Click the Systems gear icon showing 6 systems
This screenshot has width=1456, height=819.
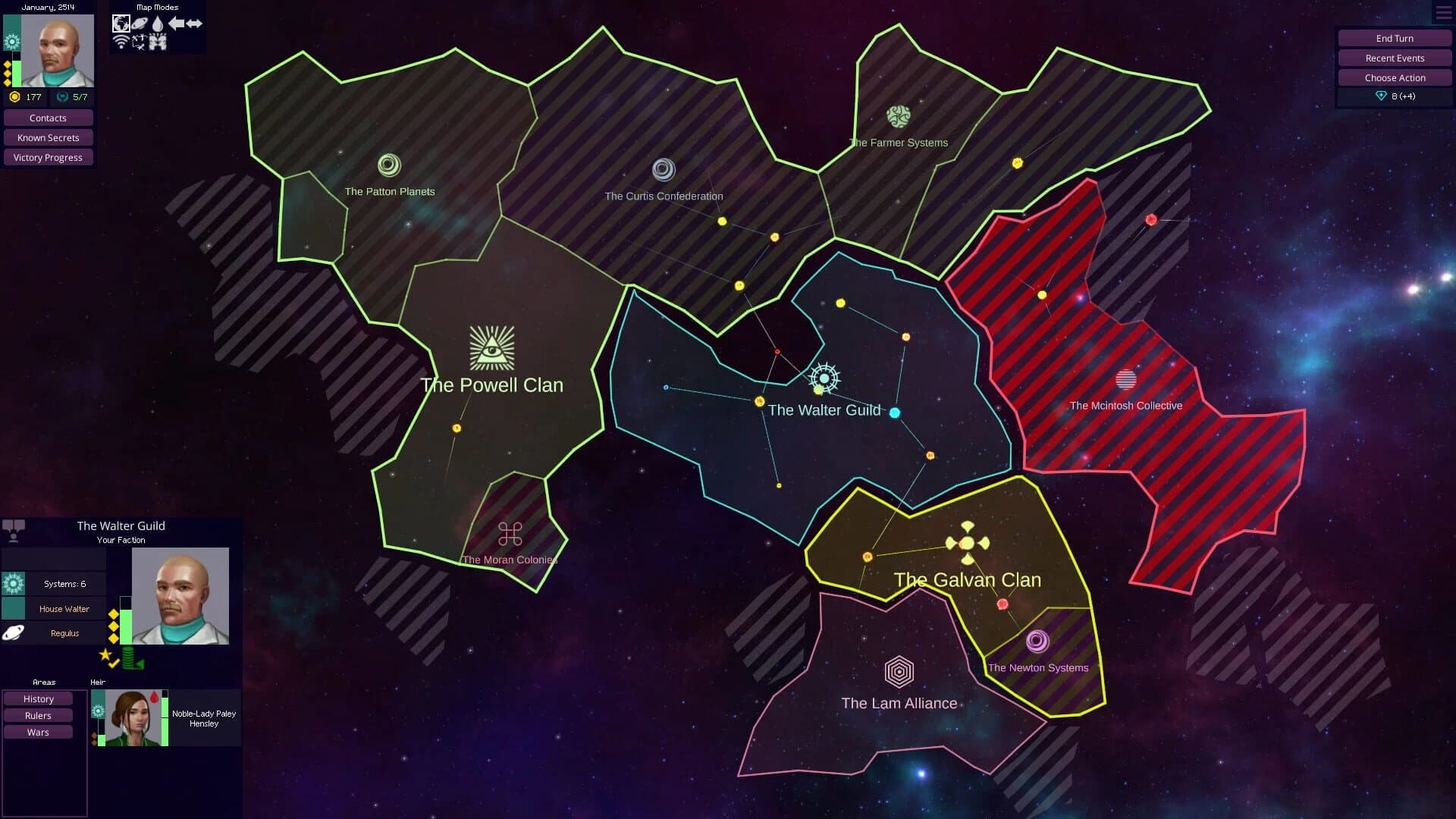pyautogui.click(x=12, y=583)
